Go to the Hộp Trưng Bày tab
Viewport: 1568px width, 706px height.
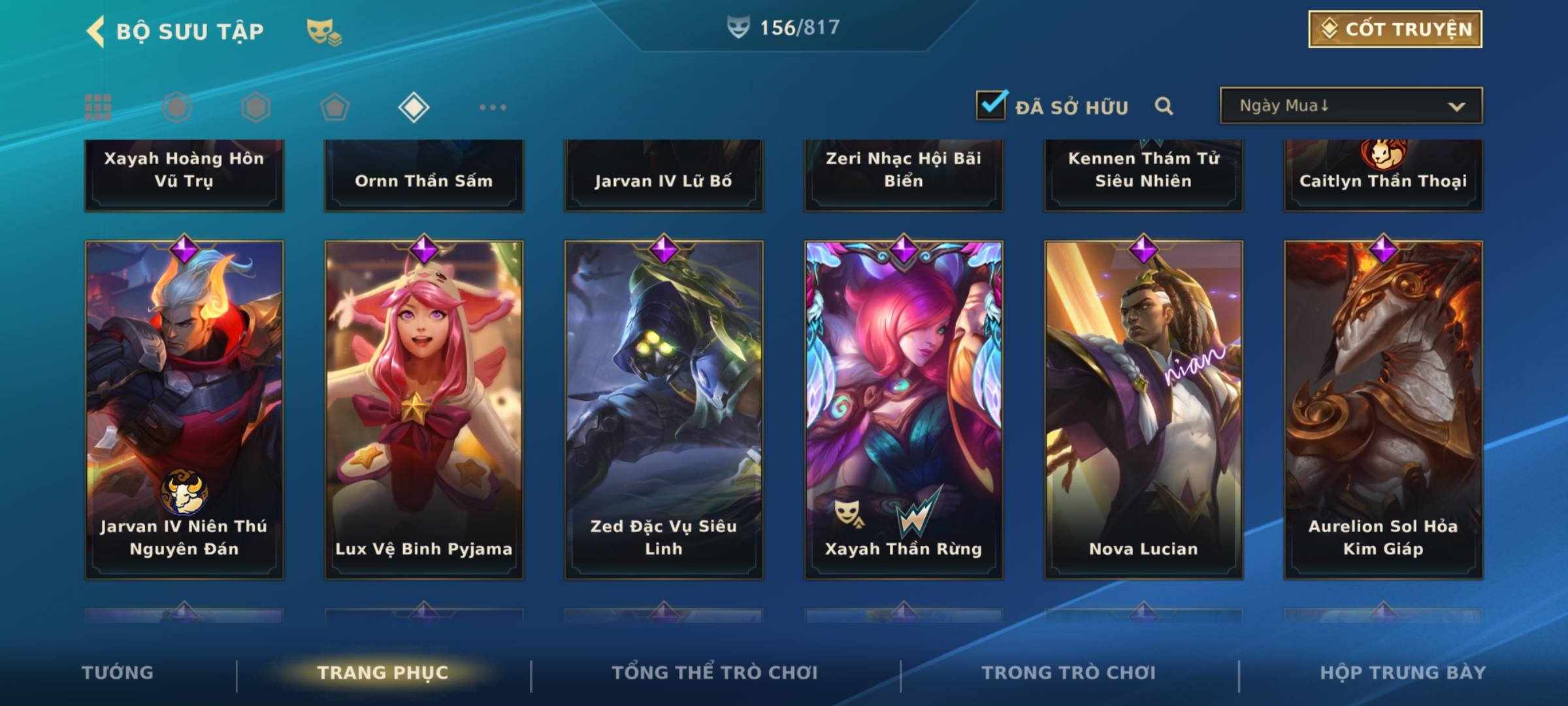coord(1402,673)
